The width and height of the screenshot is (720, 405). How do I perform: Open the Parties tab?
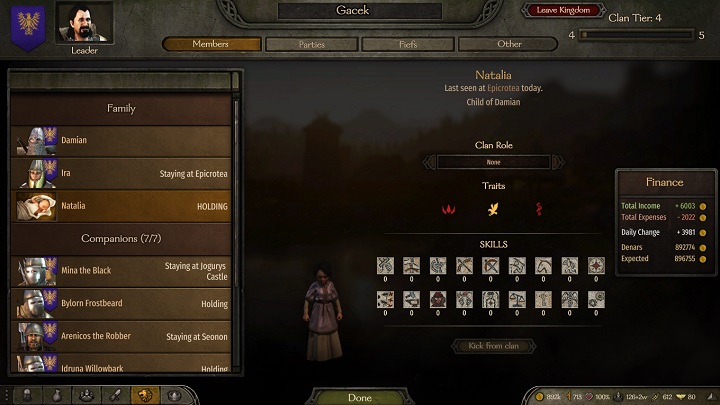coord(311,44)
